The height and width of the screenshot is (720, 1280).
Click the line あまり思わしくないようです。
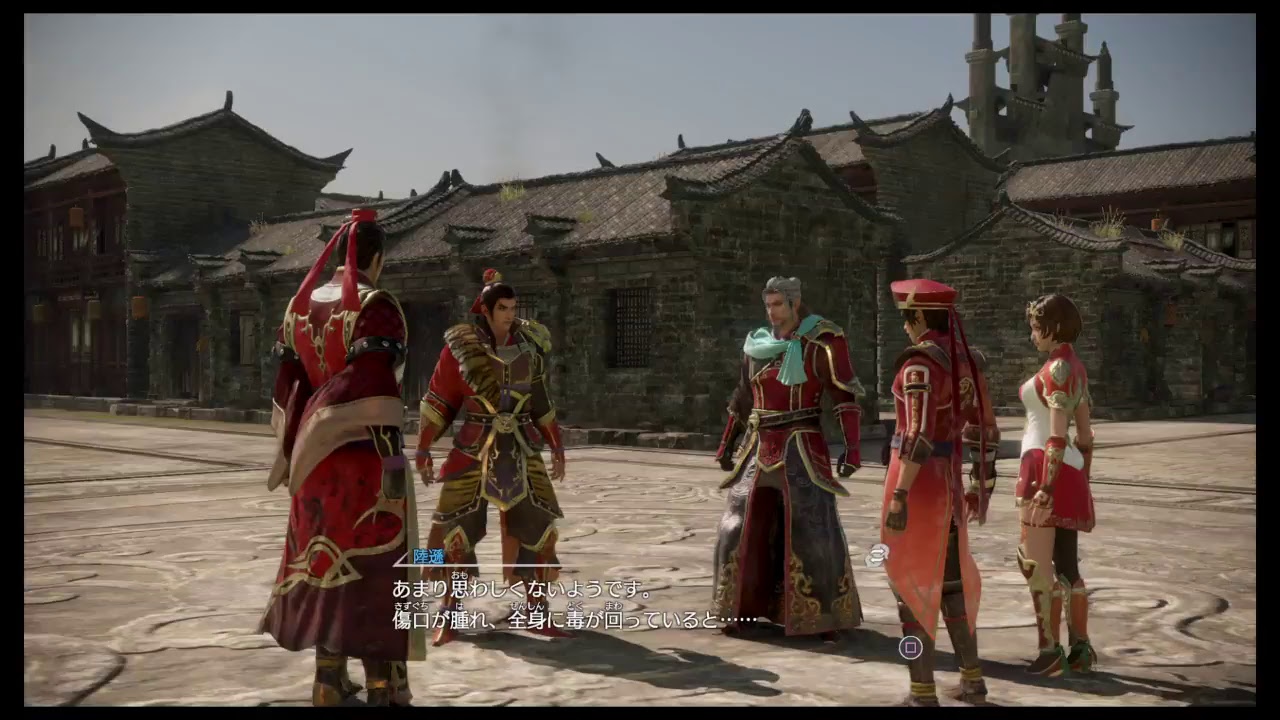[x=520, y=588]
